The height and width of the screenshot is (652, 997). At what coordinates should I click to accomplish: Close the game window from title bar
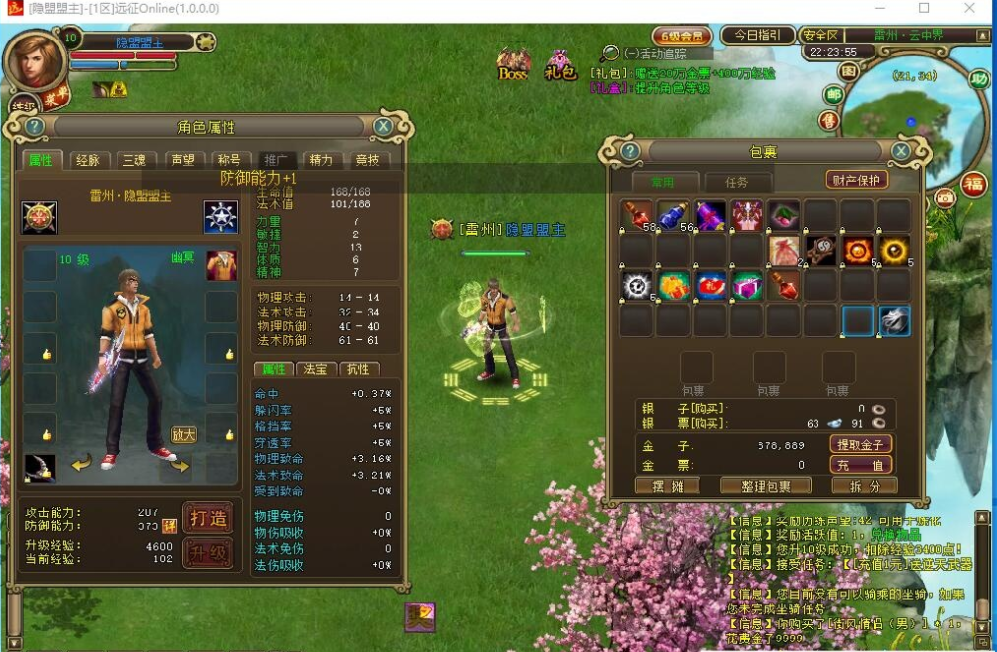[x=969, y=9]
